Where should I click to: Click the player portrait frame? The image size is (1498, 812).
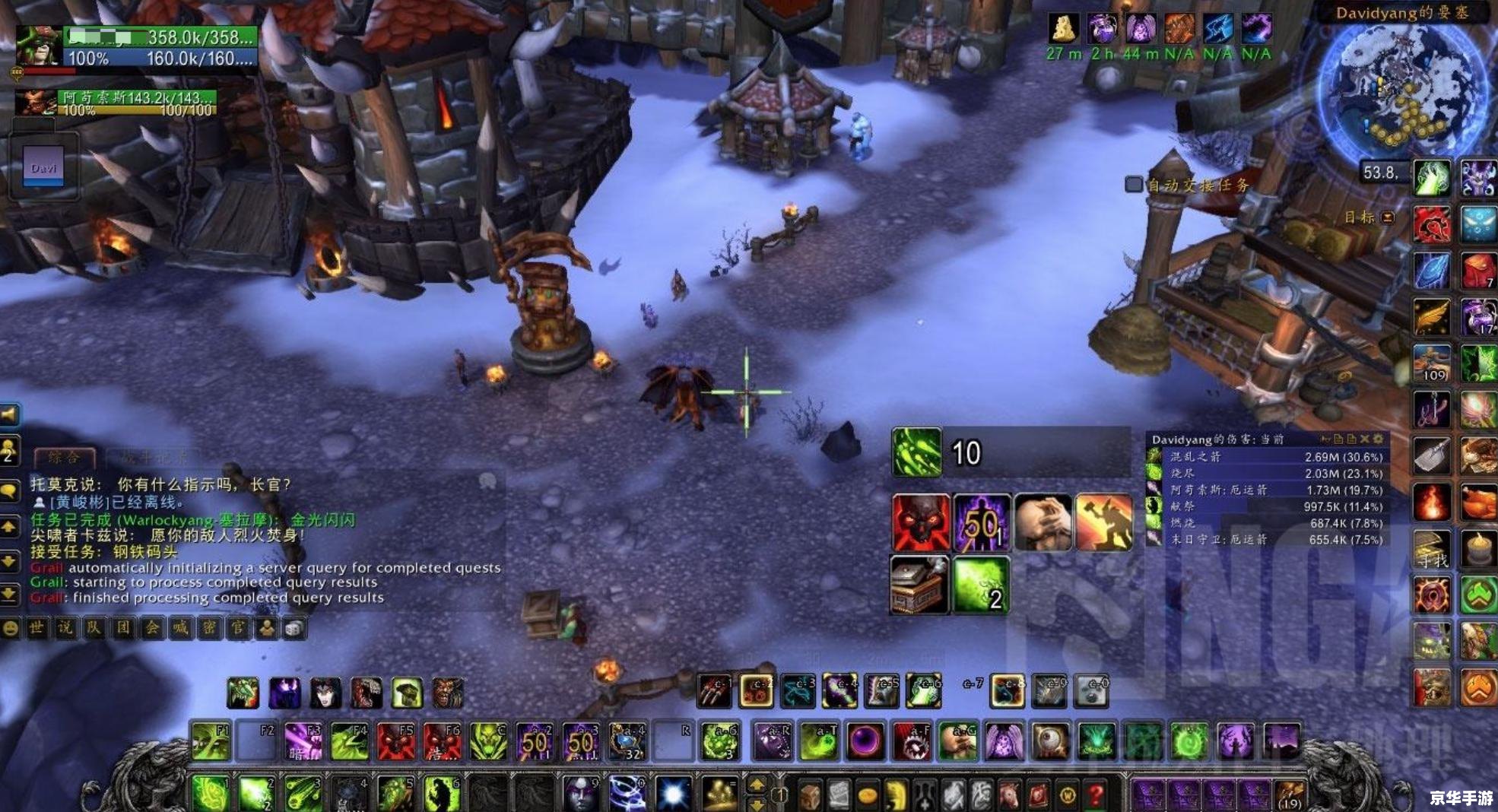click(38, 47)
